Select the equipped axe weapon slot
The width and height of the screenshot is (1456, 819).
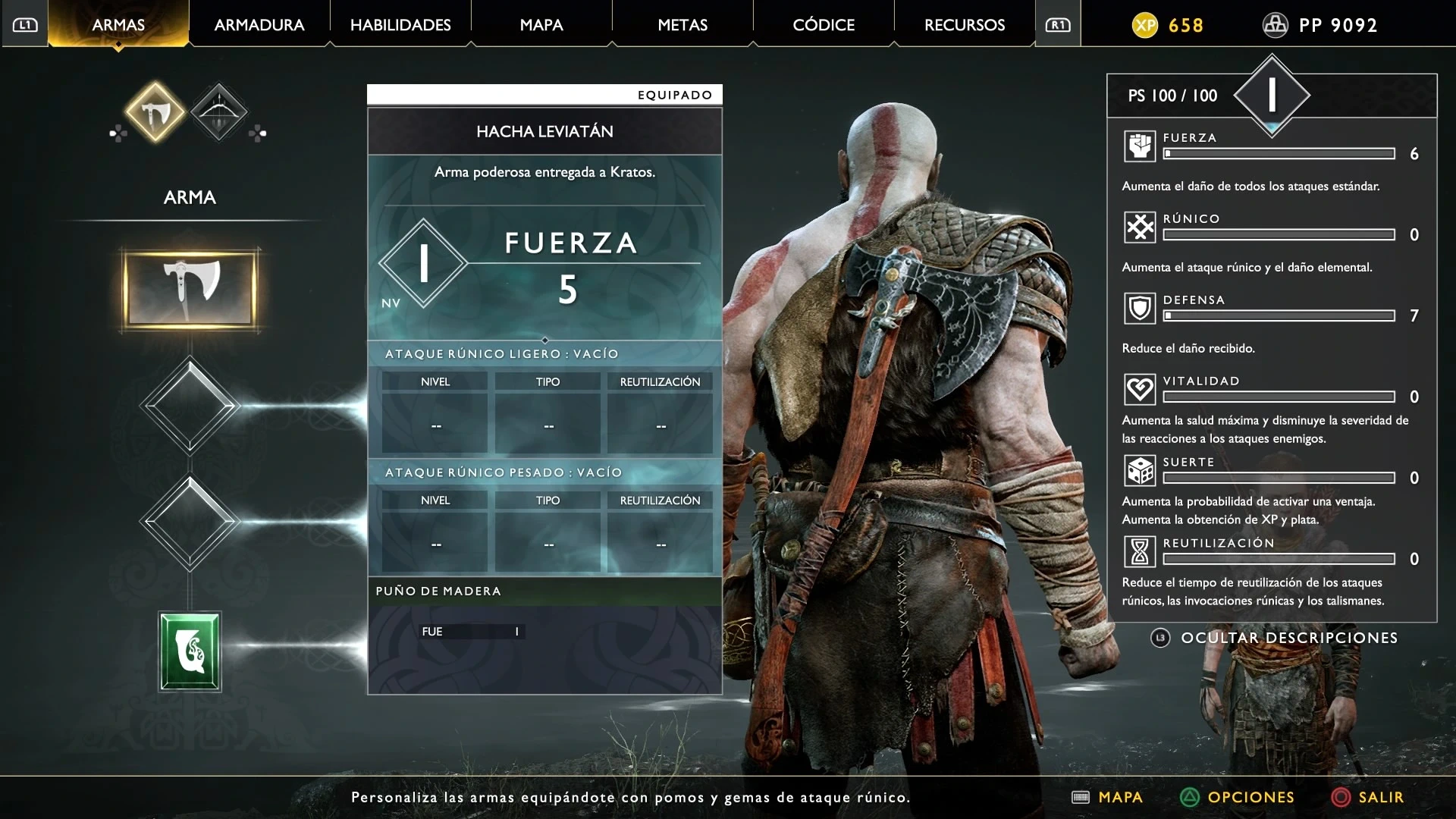[190, 288]
